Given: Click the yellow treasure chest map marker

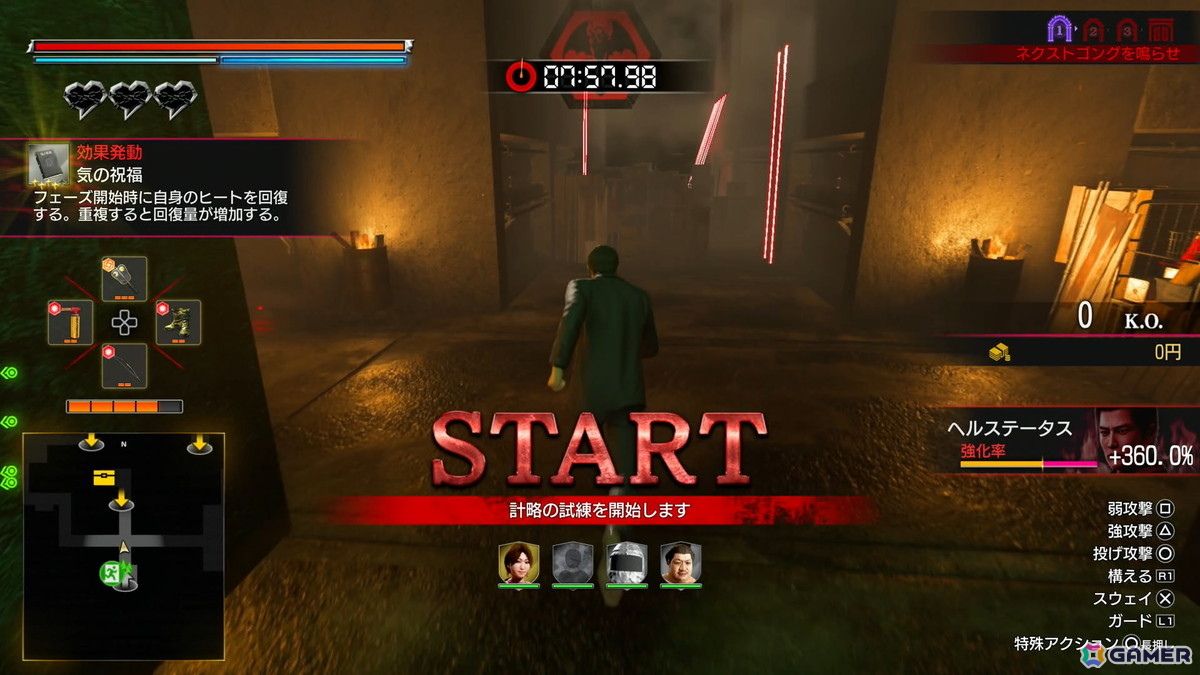Looking at the screenshot, I should click(104, 478).
